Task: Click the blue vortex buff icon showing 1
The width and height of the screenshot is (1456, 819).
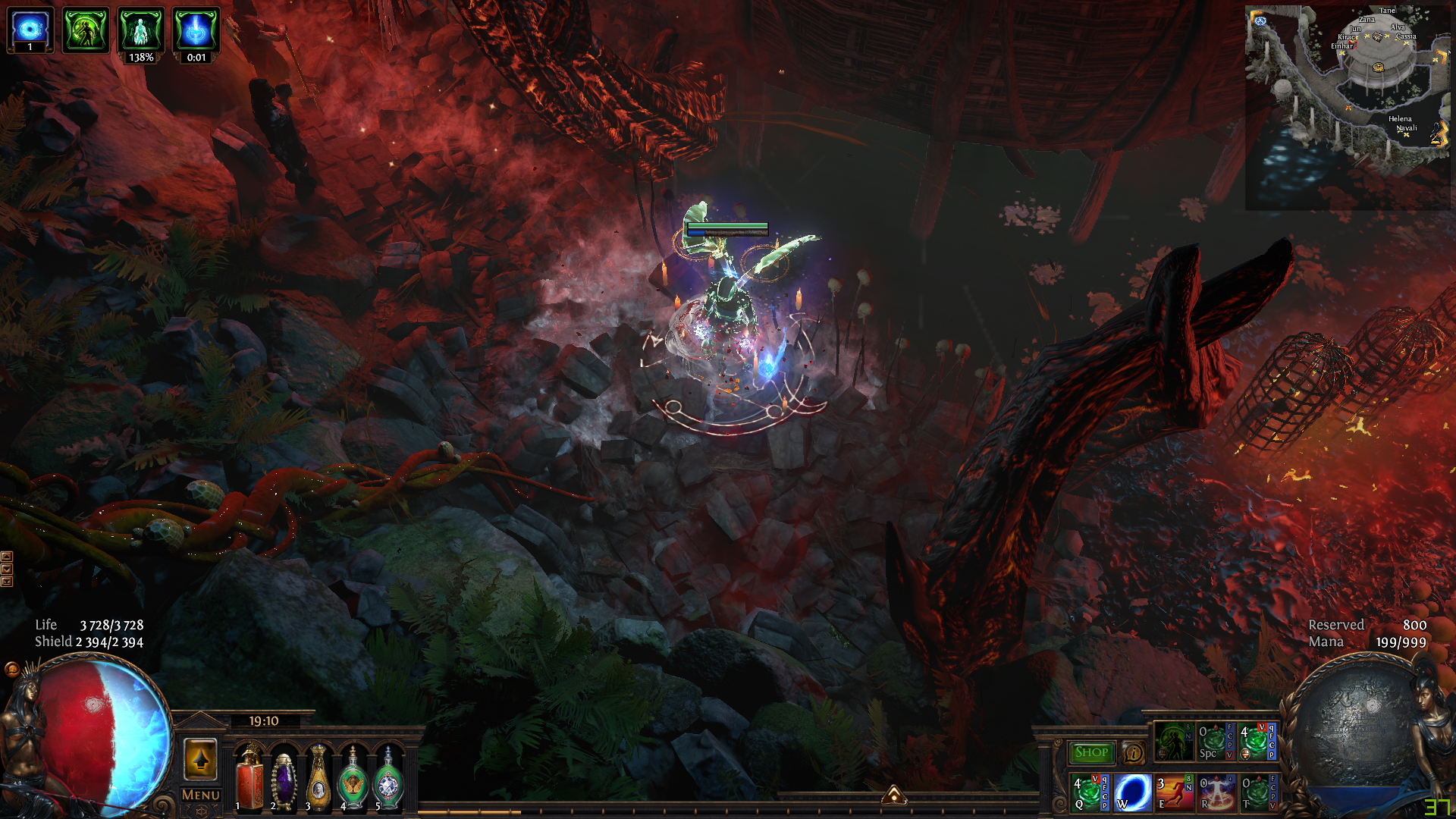Action: coord(30,29)
